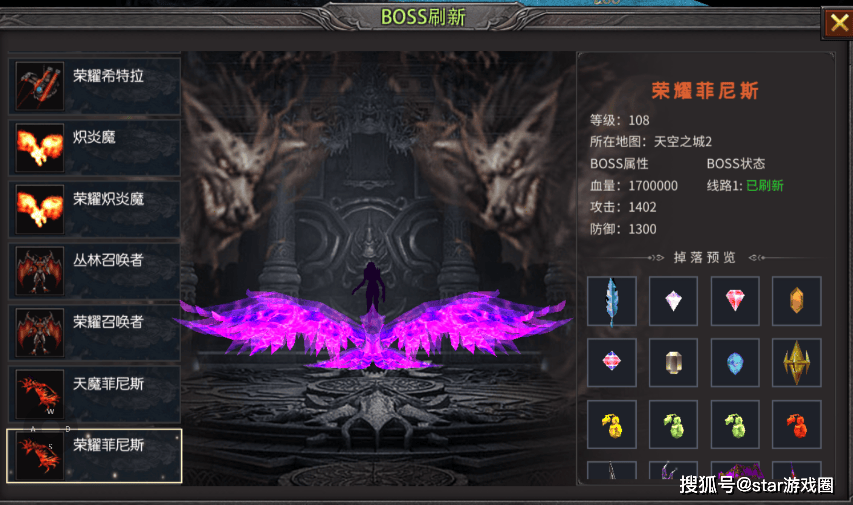853x505 pixels.
Task: Select the 天魔菲尼斯 boss entry
Action: coord(95,394)
